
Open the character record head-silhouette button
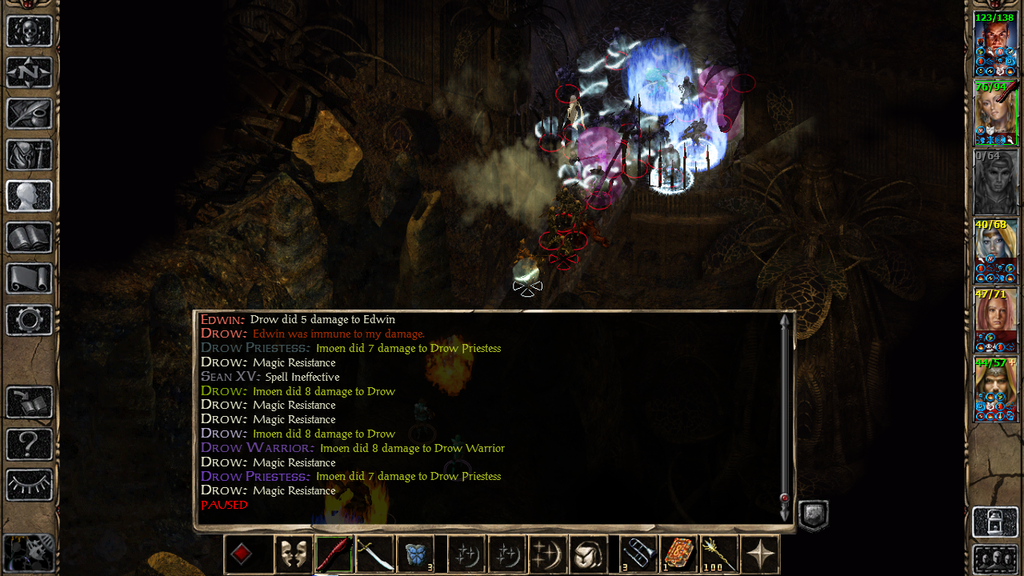29,195
